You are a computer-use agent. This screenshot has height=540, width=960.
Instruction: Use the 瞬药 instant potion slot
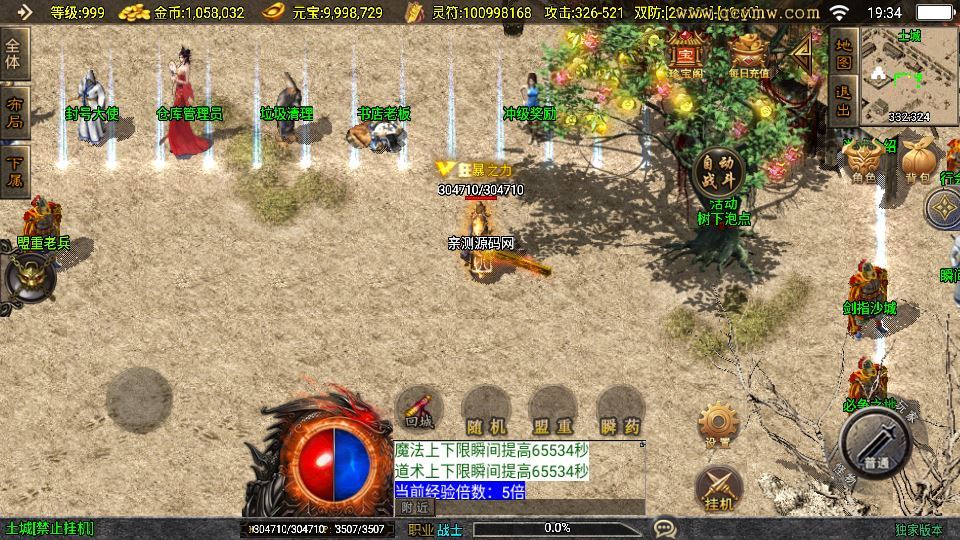(x=619, y=410)
